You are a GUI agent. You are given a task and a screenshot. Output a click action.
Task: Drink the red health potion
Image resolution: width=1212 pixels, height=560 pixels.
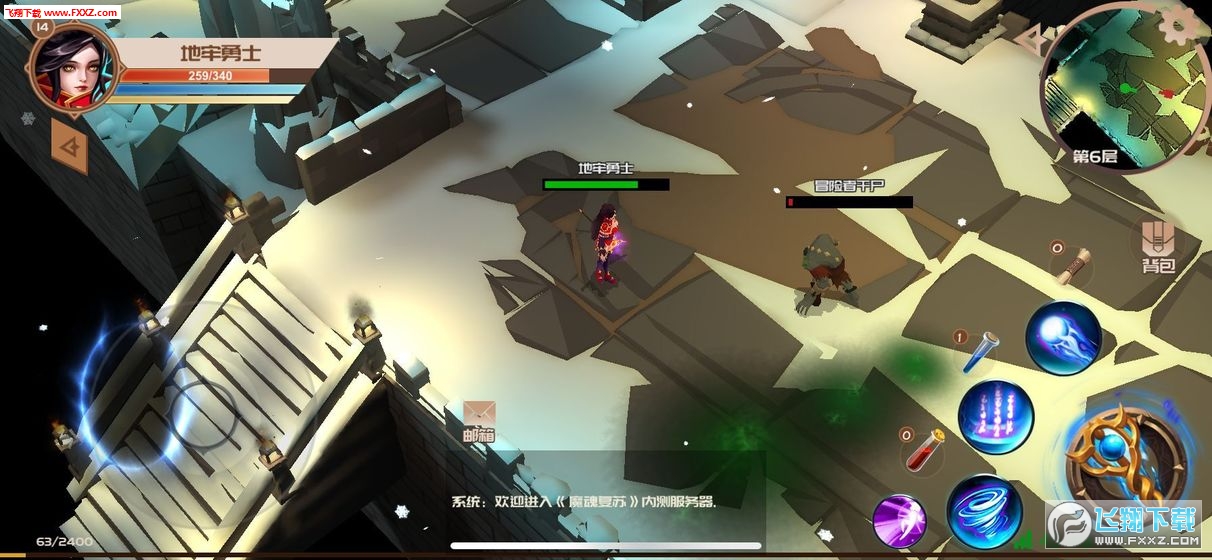coord(924,450)
